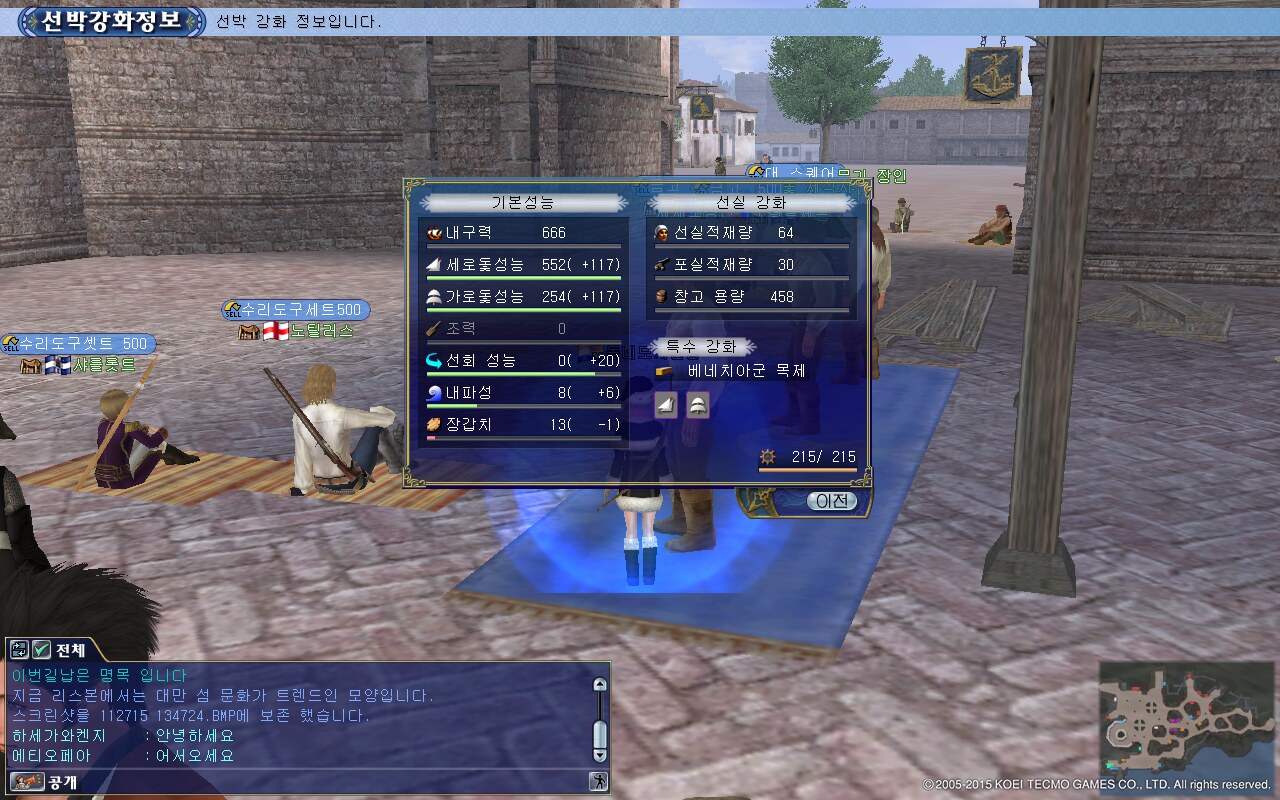1280x800 pixels.
Task: Select the horizontal sail special upgrade icon
Action: coord(697,405)
